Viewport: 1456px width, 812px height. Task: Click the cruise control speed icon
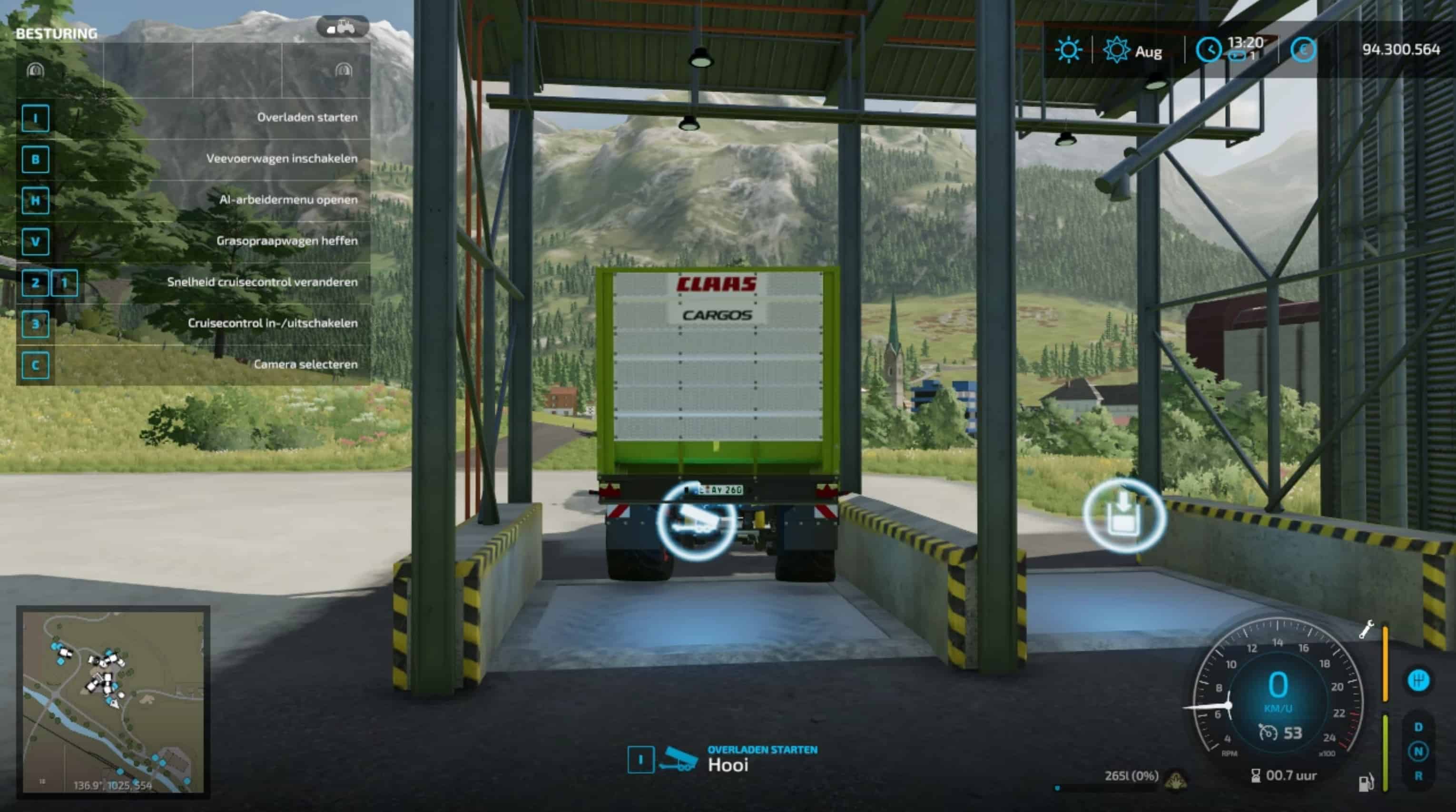click(x=1268, y=733)
